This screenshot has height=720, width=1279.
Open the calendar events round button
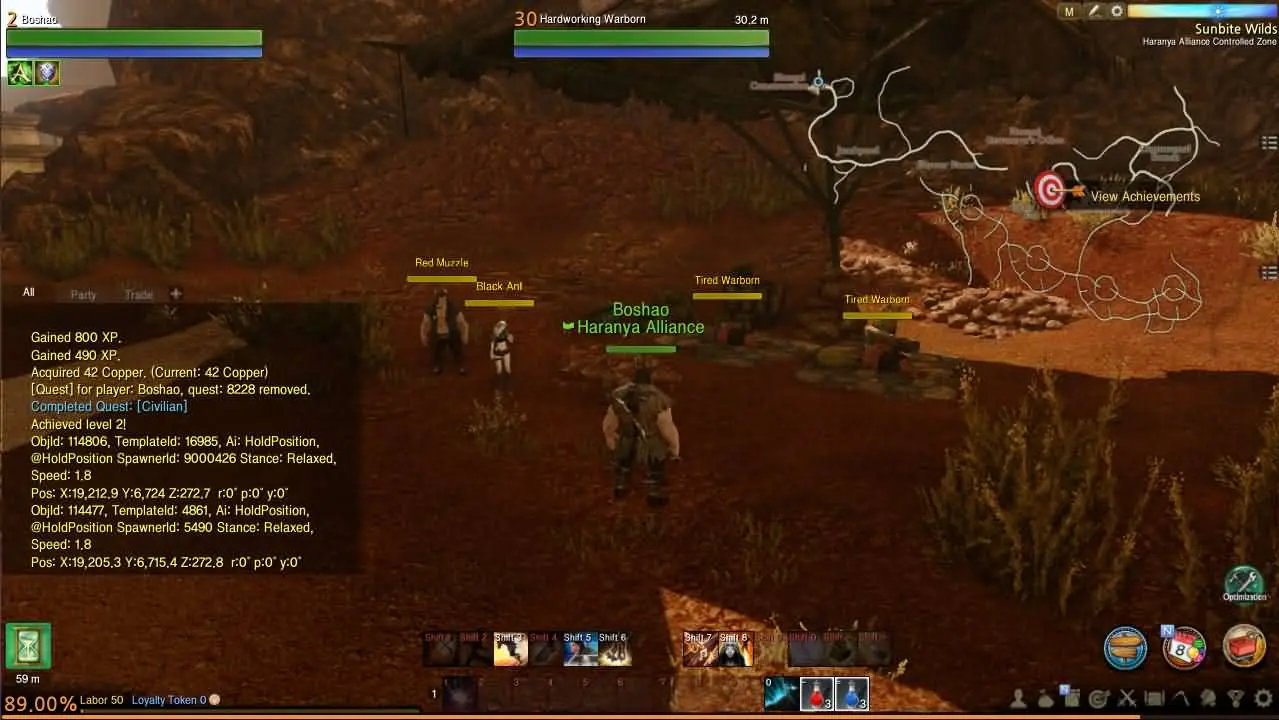(x=1184, y=647)
